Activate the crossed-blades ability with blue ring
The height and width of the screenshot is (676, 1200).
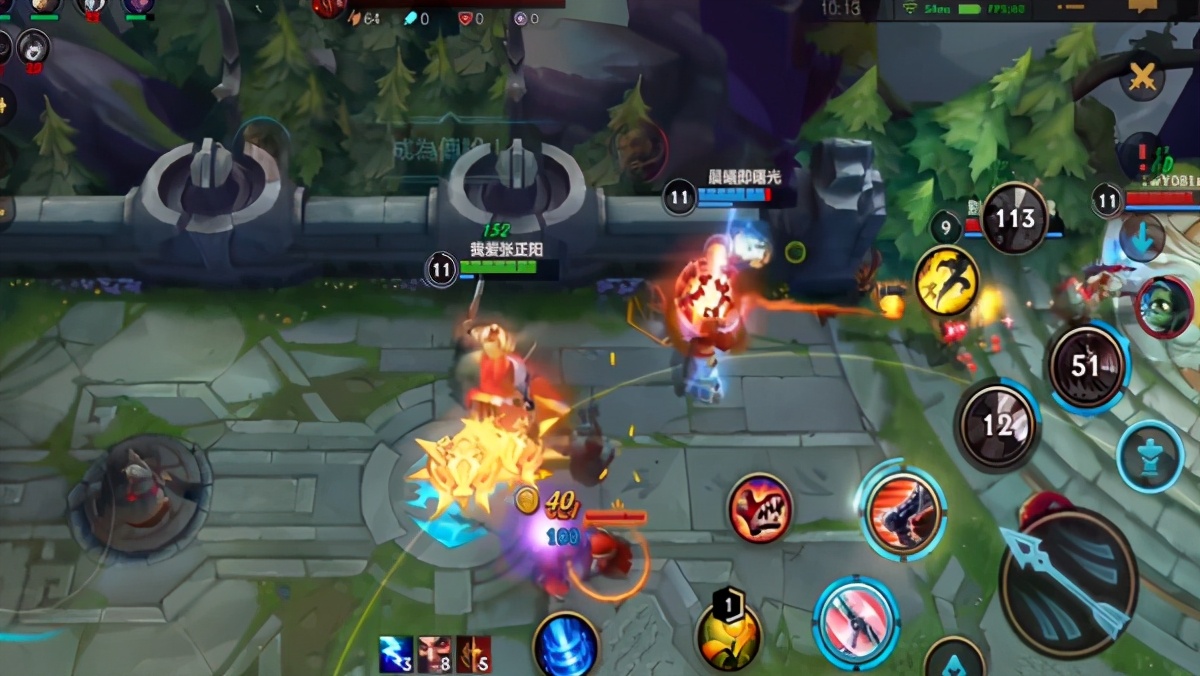tap(856, 622)
